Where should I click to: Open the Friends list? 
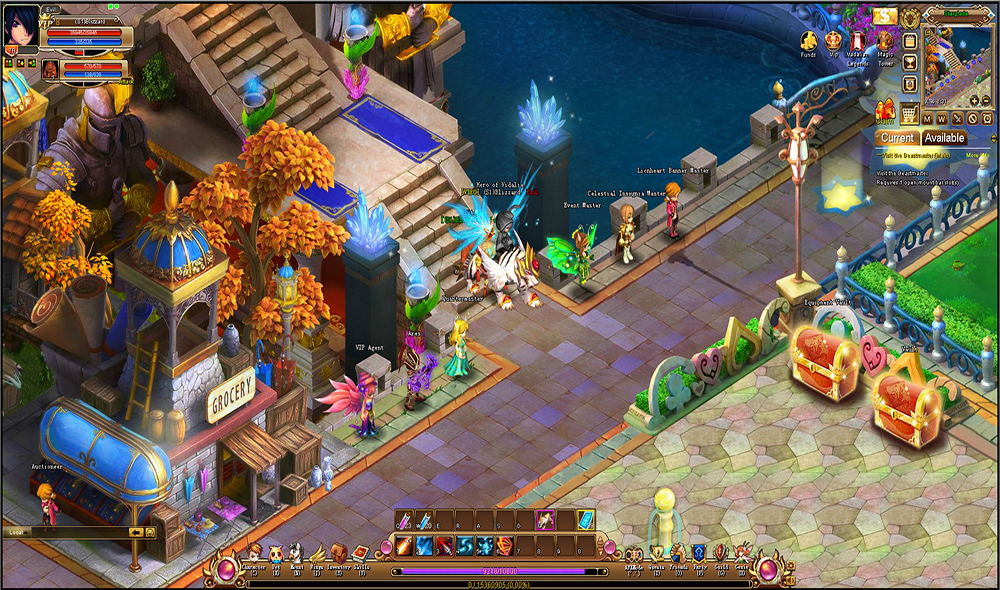click(679, 553)
